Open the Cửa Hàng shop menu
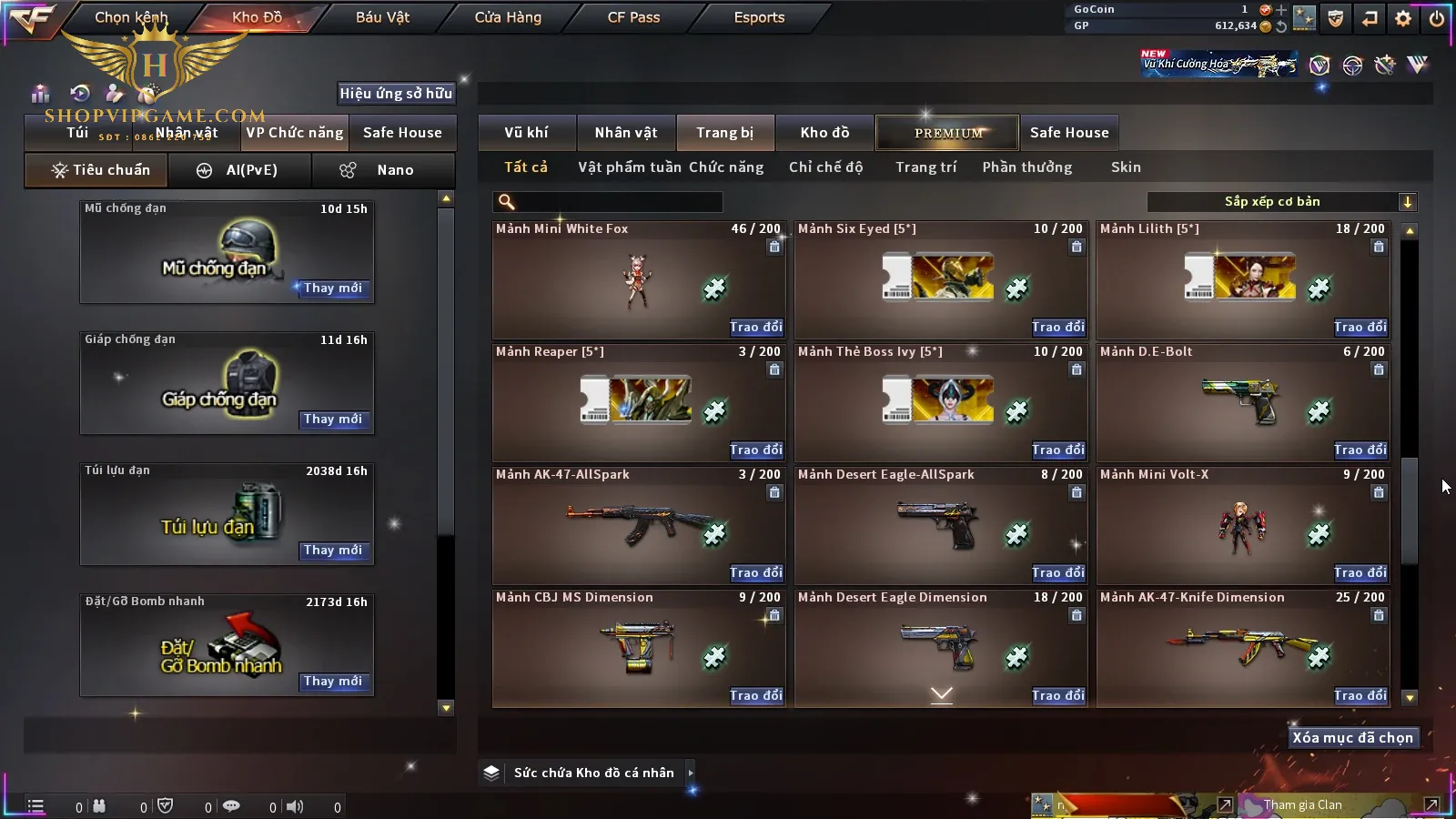 point(508,17)
